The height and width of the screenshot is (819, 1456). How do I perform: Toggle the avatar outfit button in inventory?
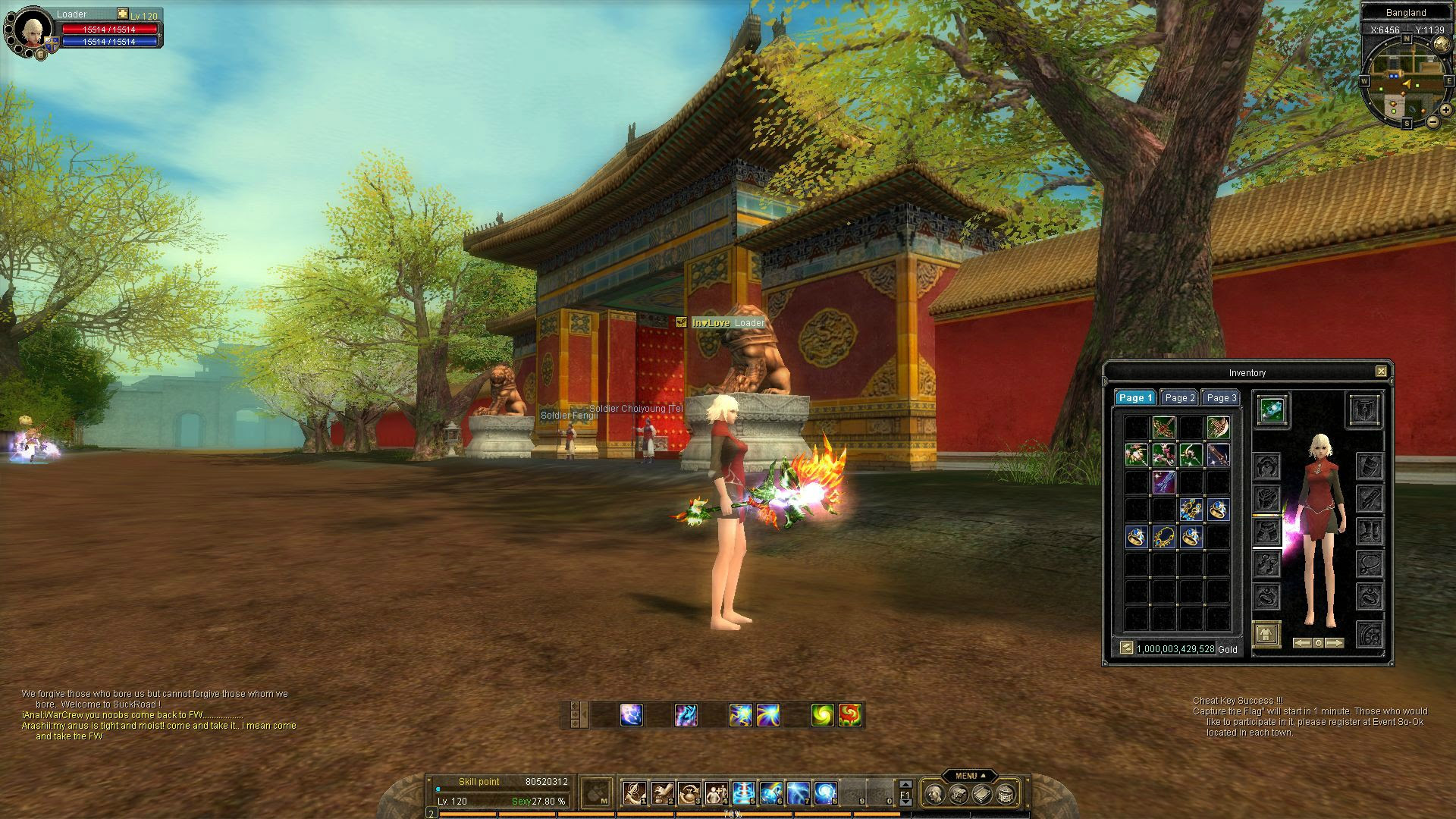click(1266, 634)
